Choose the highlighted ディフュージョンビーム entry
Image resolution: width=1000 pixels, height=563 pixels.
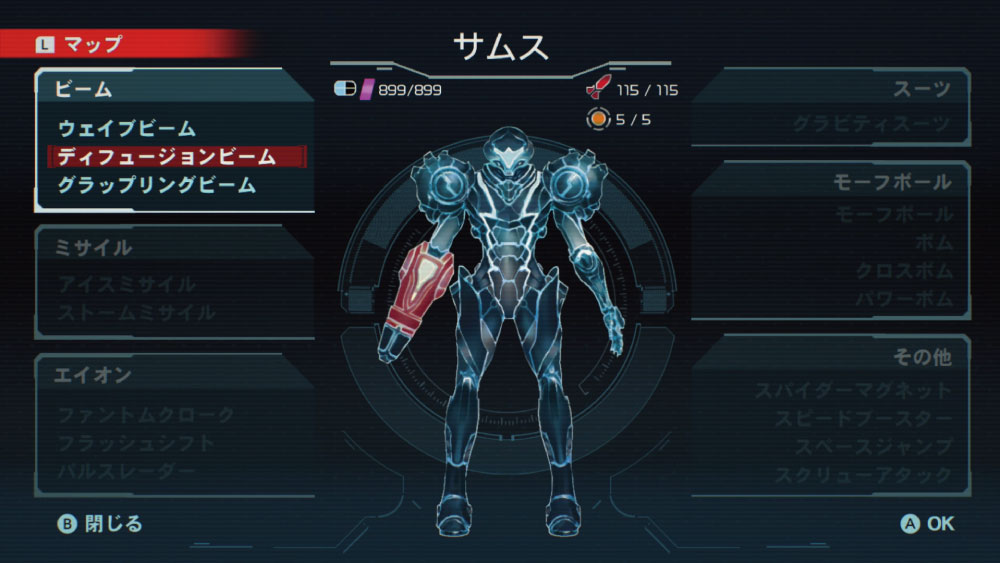[x=166, y=157]
